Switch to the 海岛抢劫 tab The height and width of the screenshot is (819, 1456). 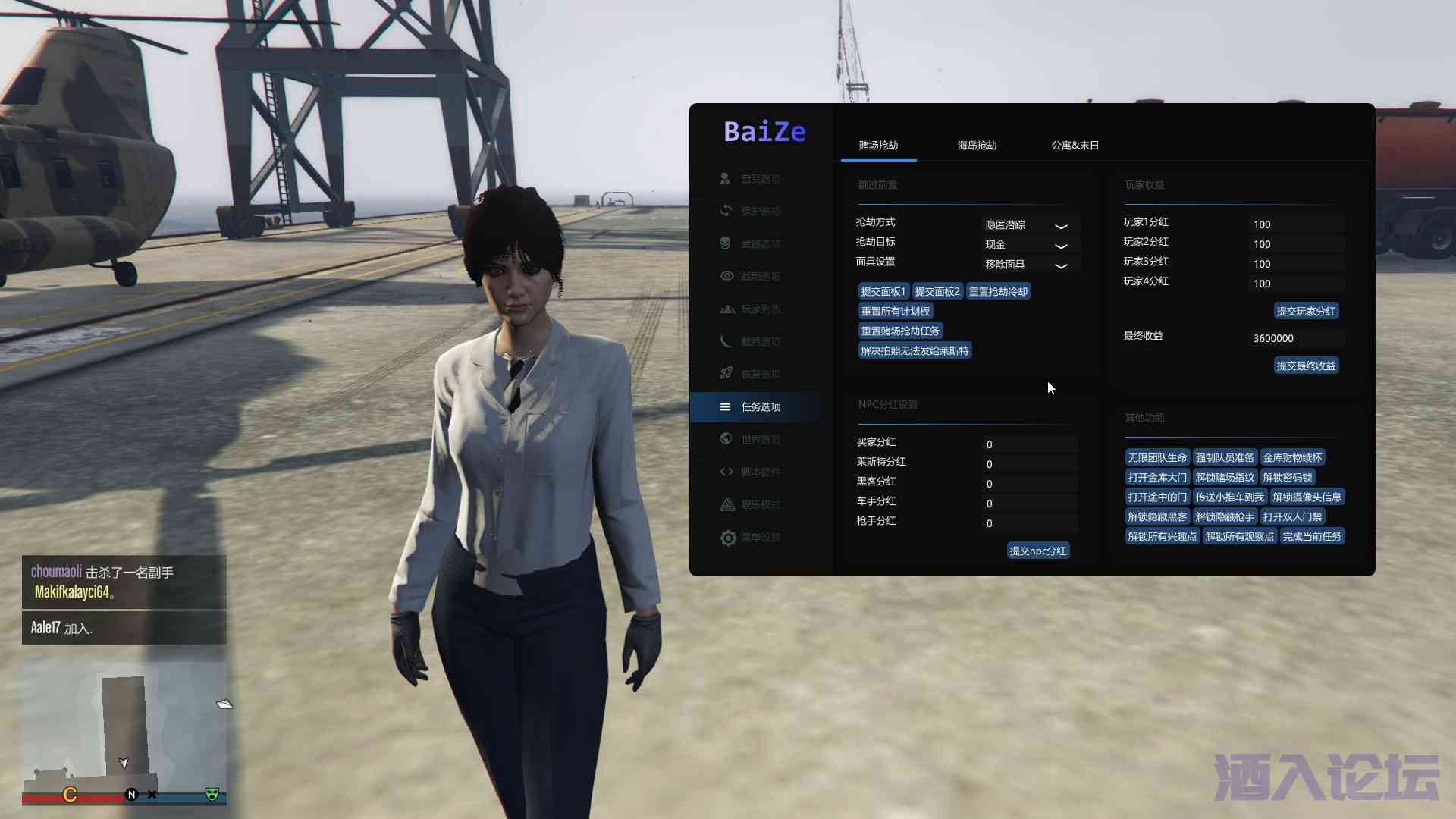977,145
